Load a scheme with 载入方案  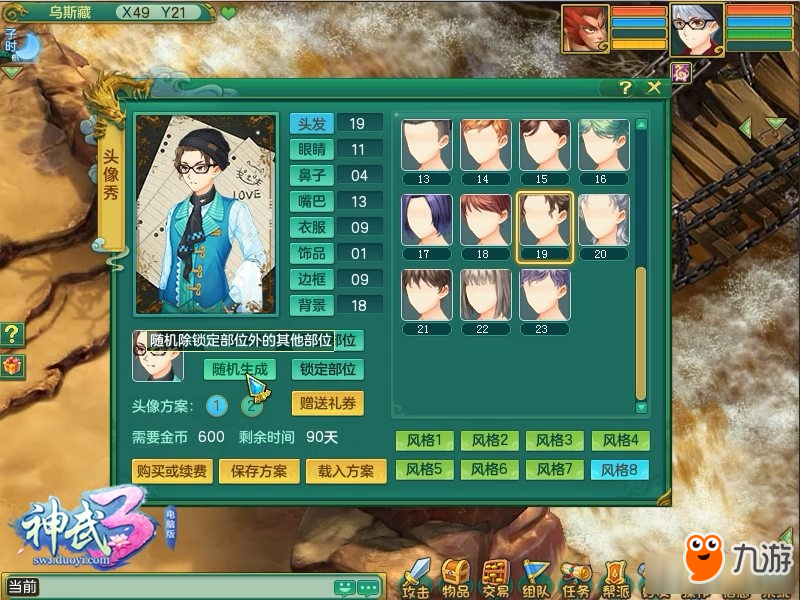(x=346, y=471)
